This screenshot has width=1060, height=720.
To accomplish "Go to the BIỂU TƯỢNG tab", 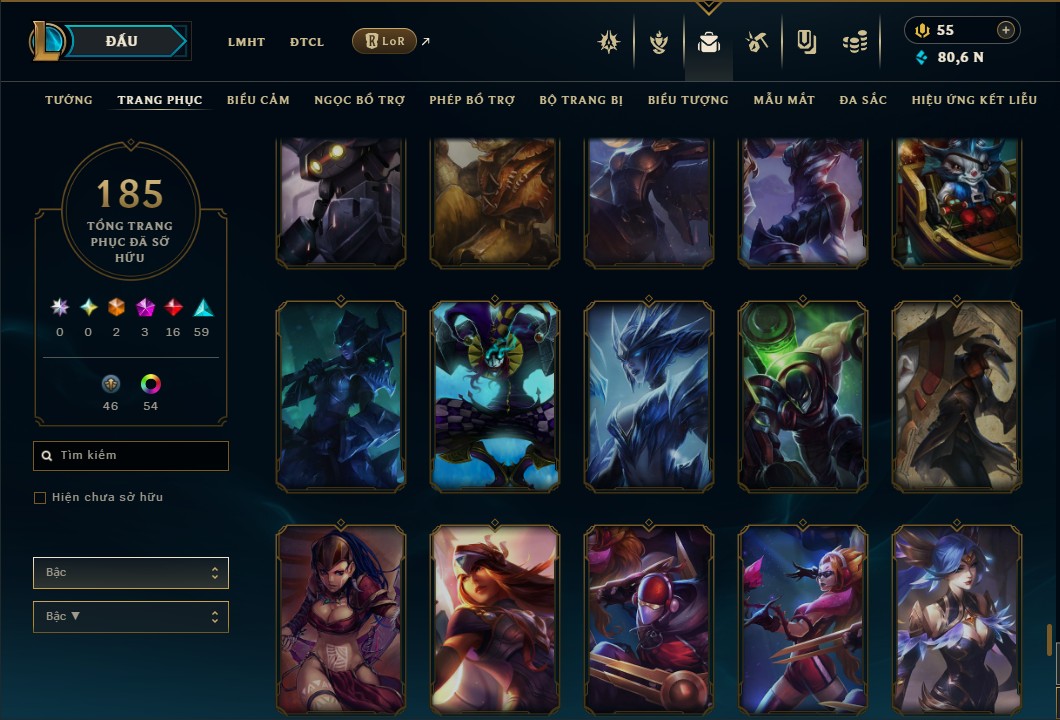I will [688, 100].
